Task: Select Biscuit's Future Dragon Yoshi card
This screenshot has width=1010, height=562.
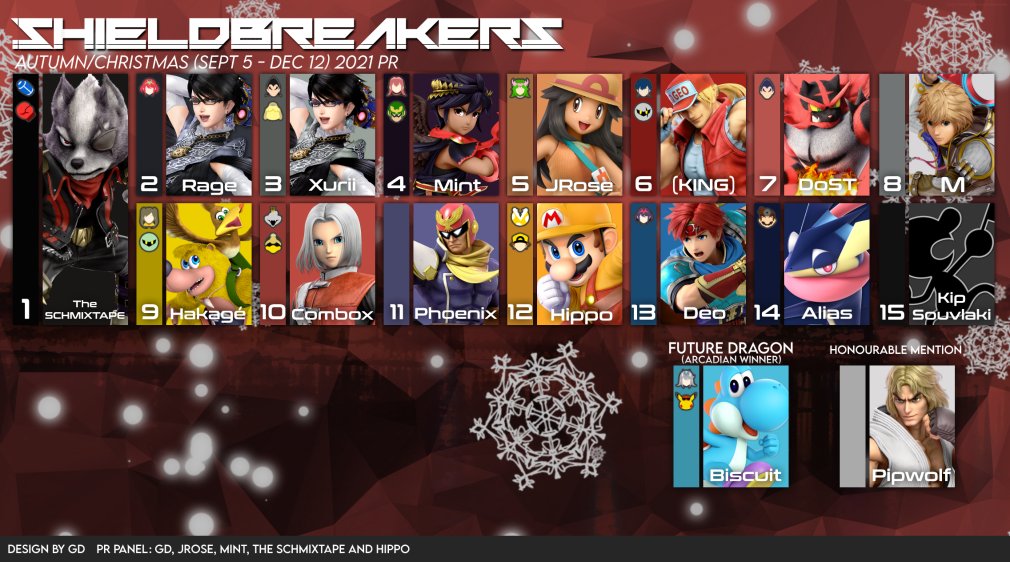Action: point(745,426)
